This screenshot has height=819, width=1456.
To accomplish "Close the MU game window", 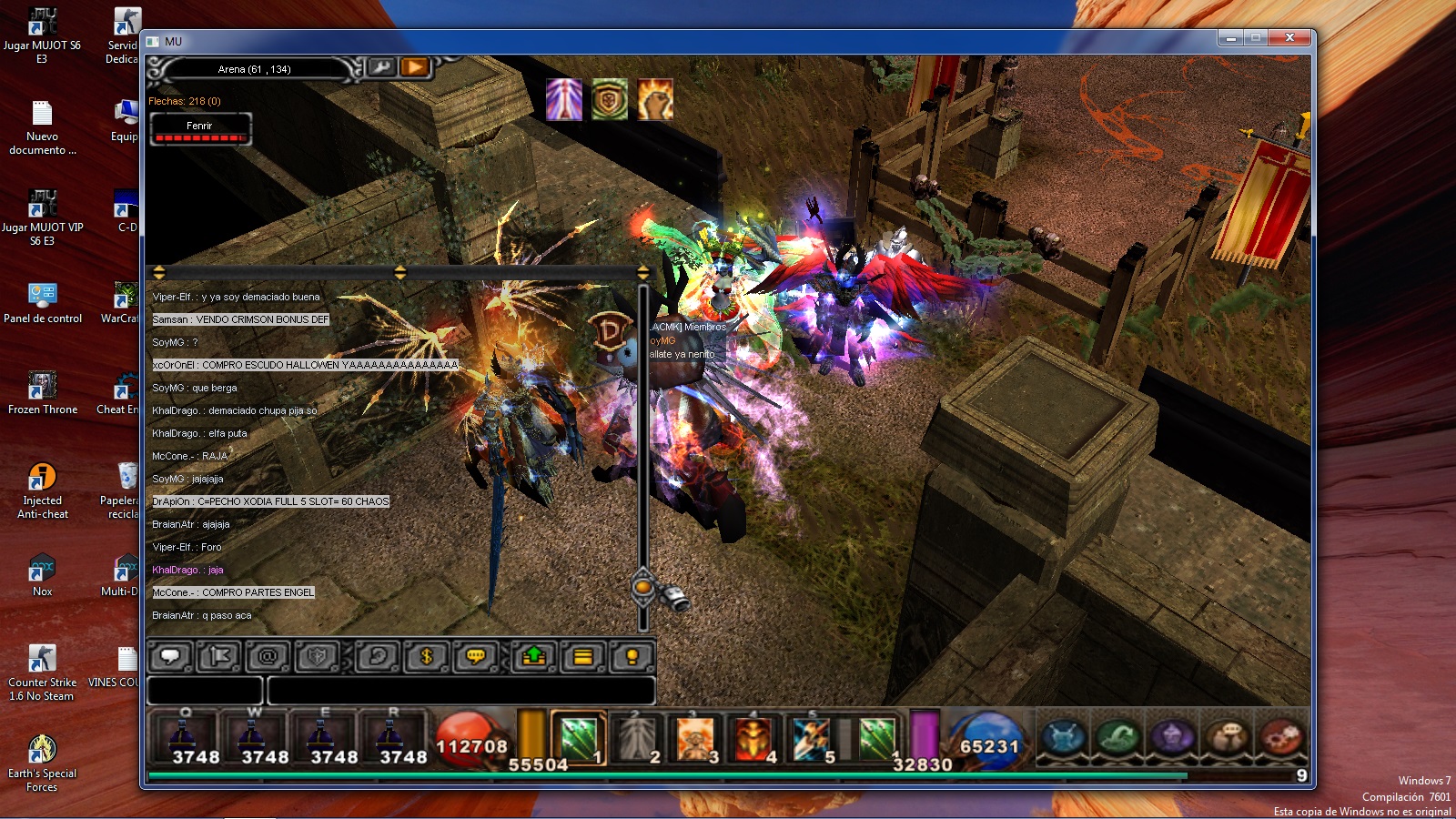I will tap(1289, 38).
